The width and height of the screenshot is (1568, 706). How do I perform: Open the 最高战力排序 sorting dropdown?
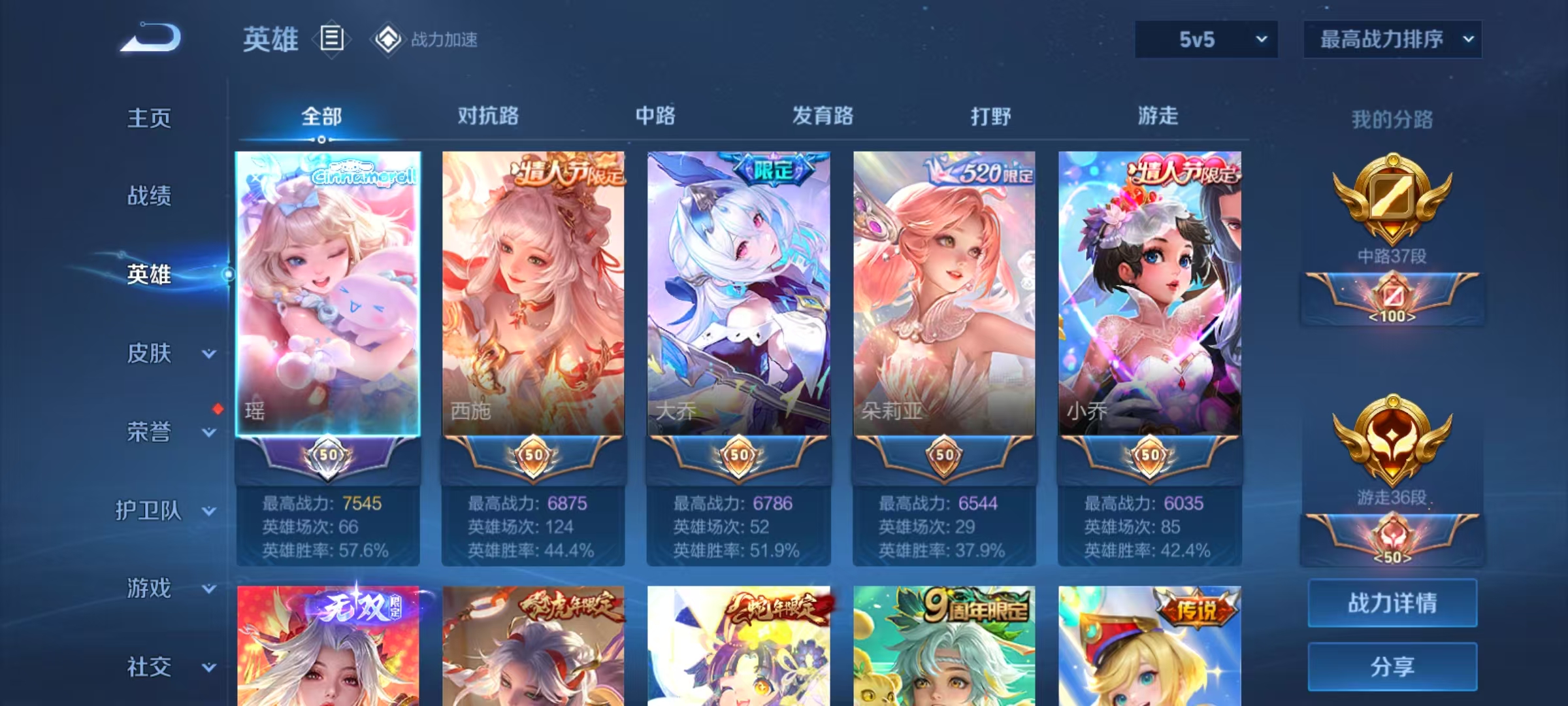(1392, 39)
